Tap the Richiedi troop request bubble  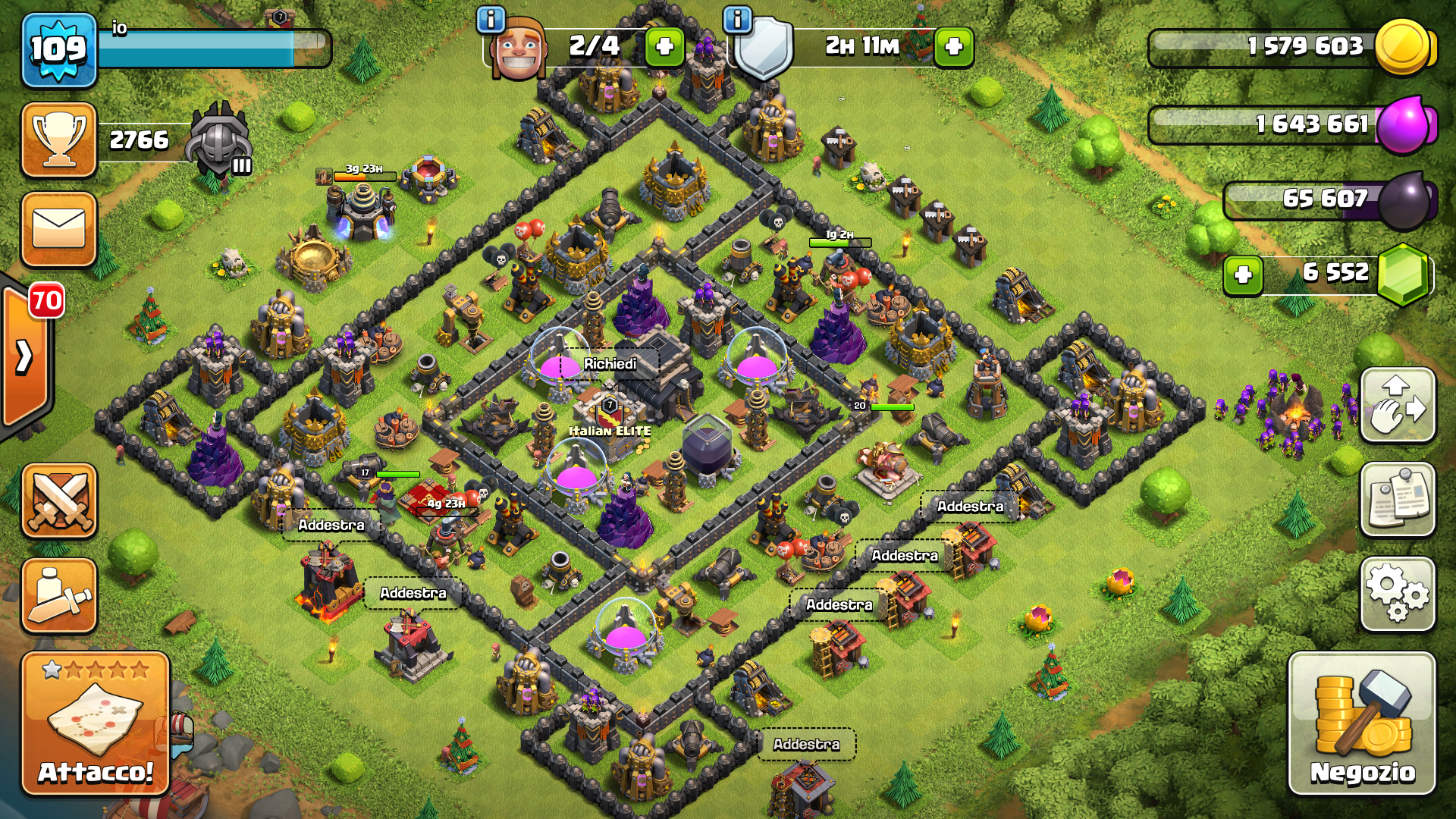coord(610,364)
